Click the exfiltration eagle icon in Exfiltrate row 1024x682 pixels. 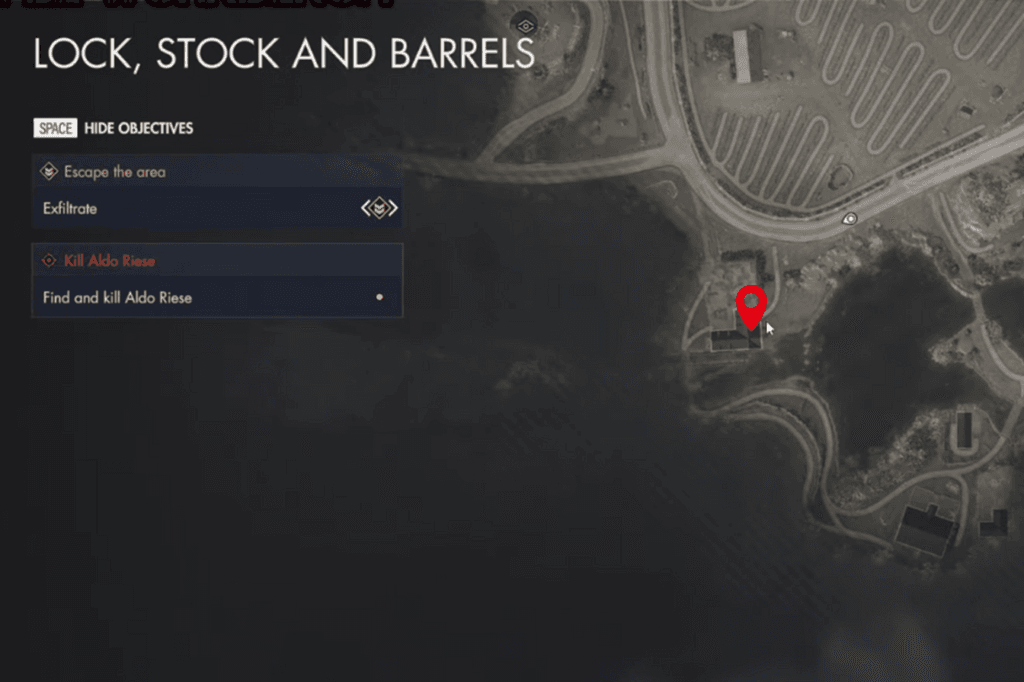(x=379, y=208)
